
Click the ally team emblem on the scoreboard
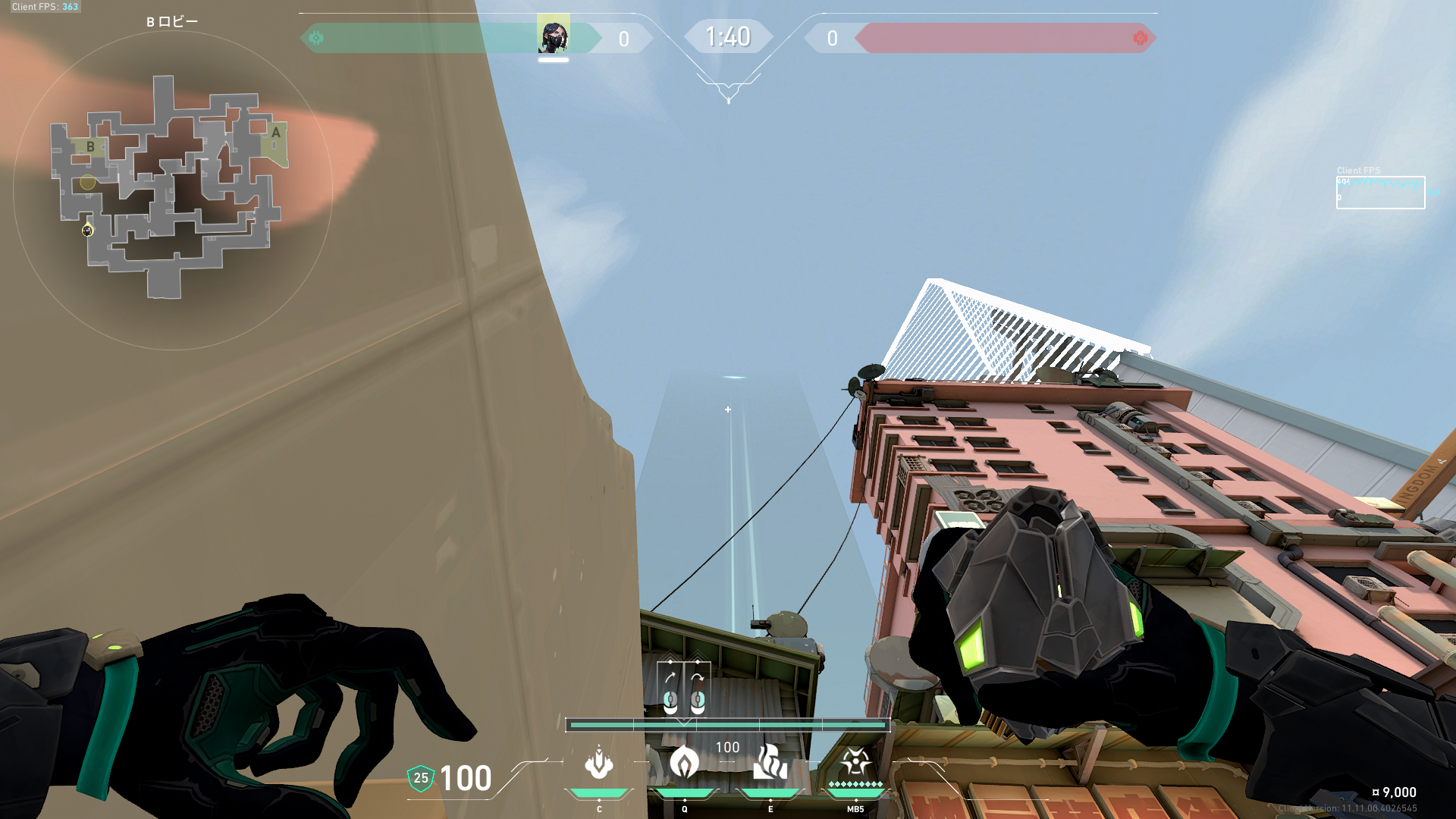tap(318, 36)
